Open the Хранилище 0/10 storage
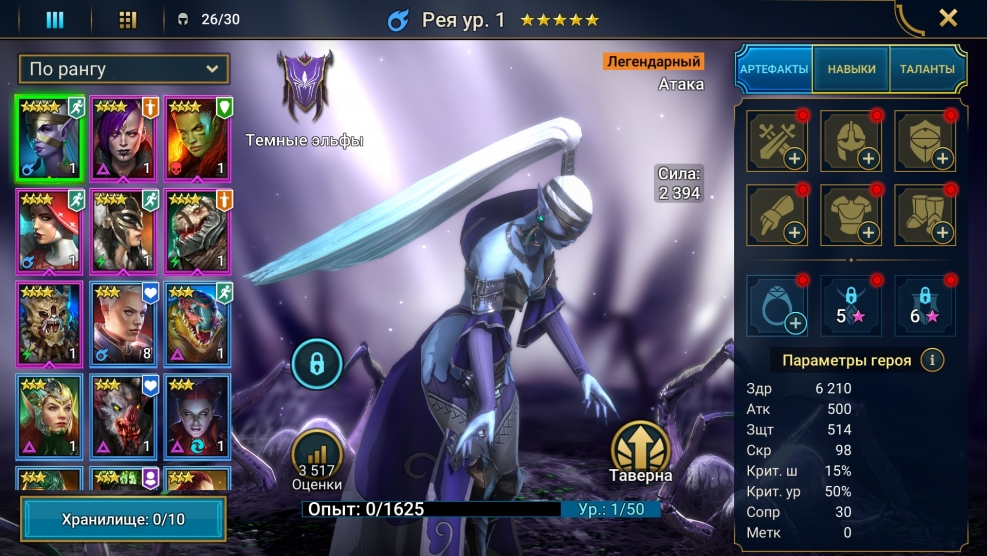987x556 pixels. (x=124, y=519)
